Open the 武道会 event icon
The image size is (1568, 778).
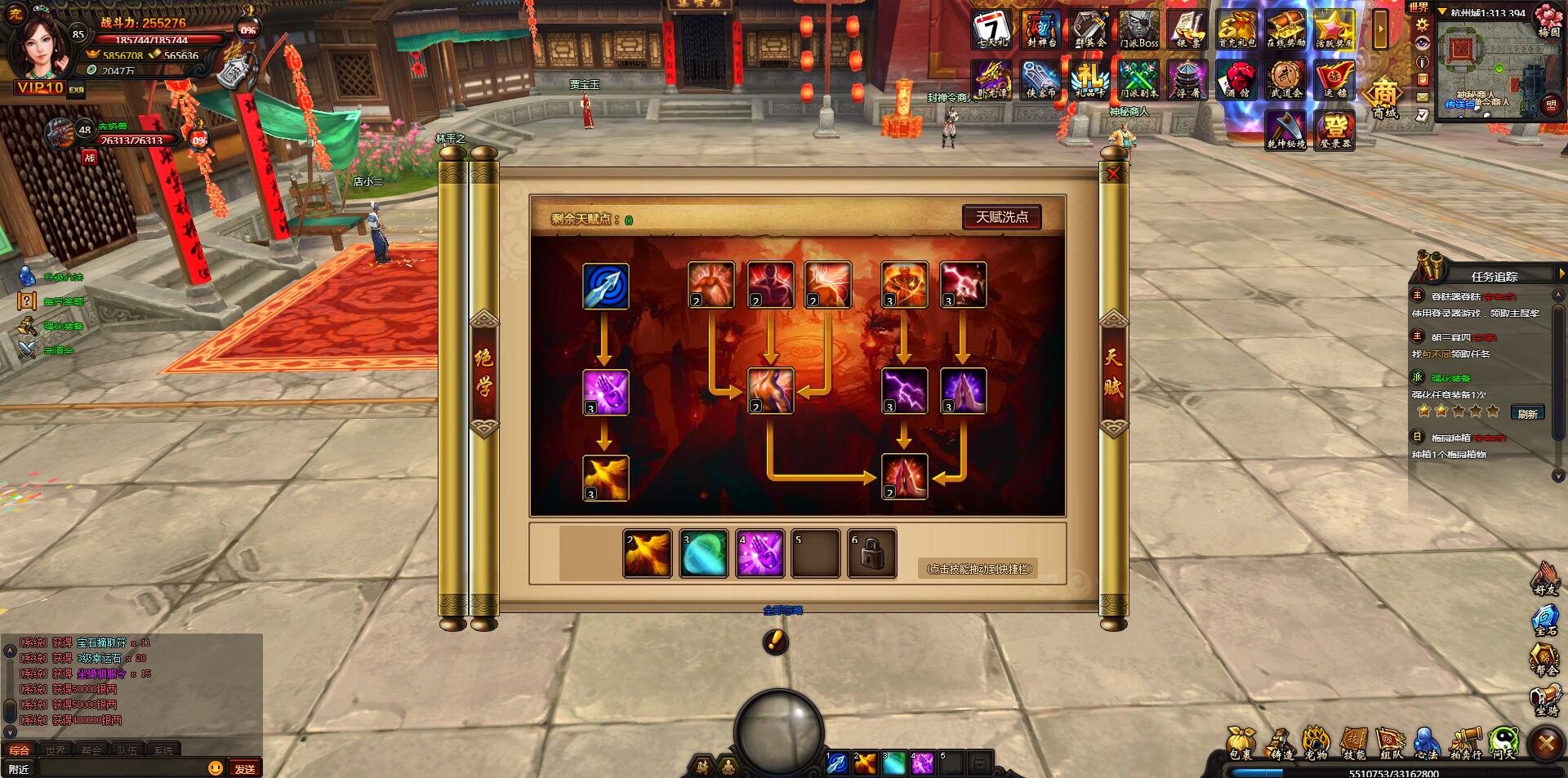[1285, 80]
